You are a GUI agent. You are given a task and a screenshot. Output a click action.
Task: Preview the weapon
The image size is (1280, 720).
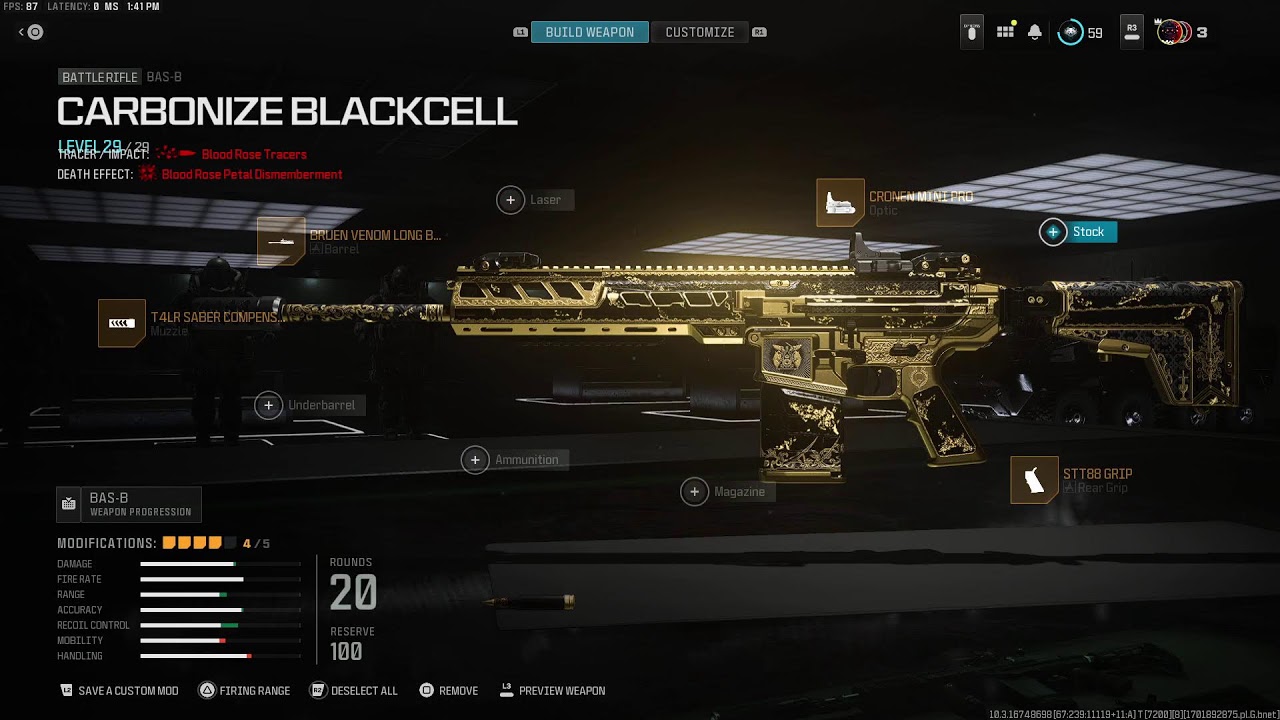[552, 691]
